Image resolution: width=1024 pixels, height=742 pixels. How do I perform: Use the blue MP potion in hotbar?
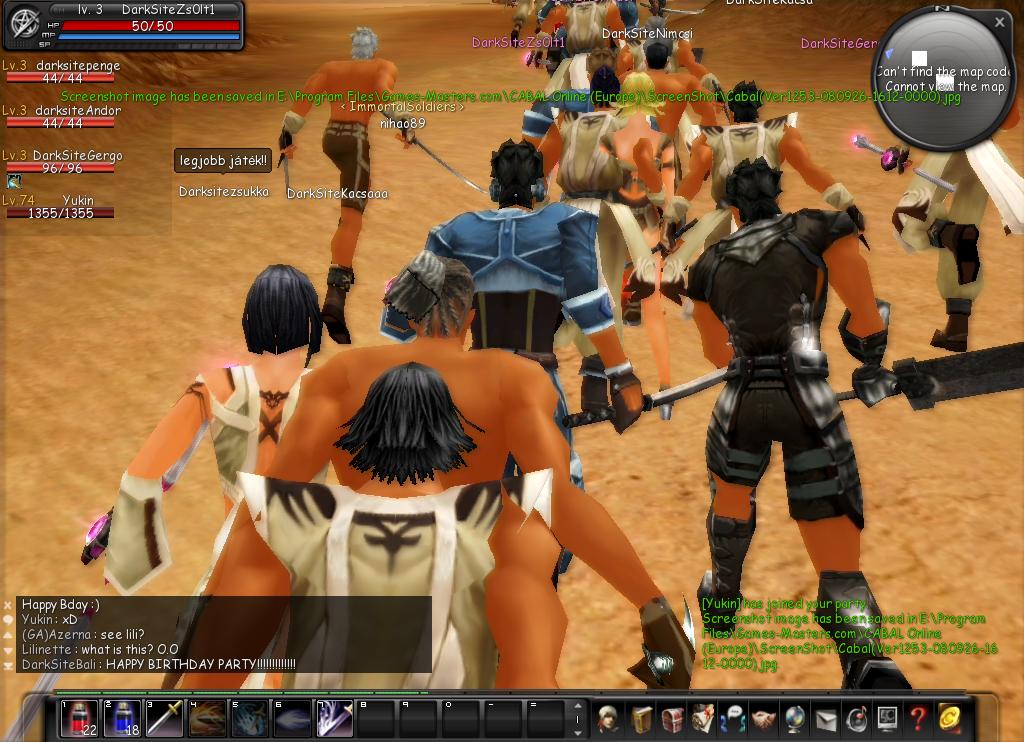point(122,719)
